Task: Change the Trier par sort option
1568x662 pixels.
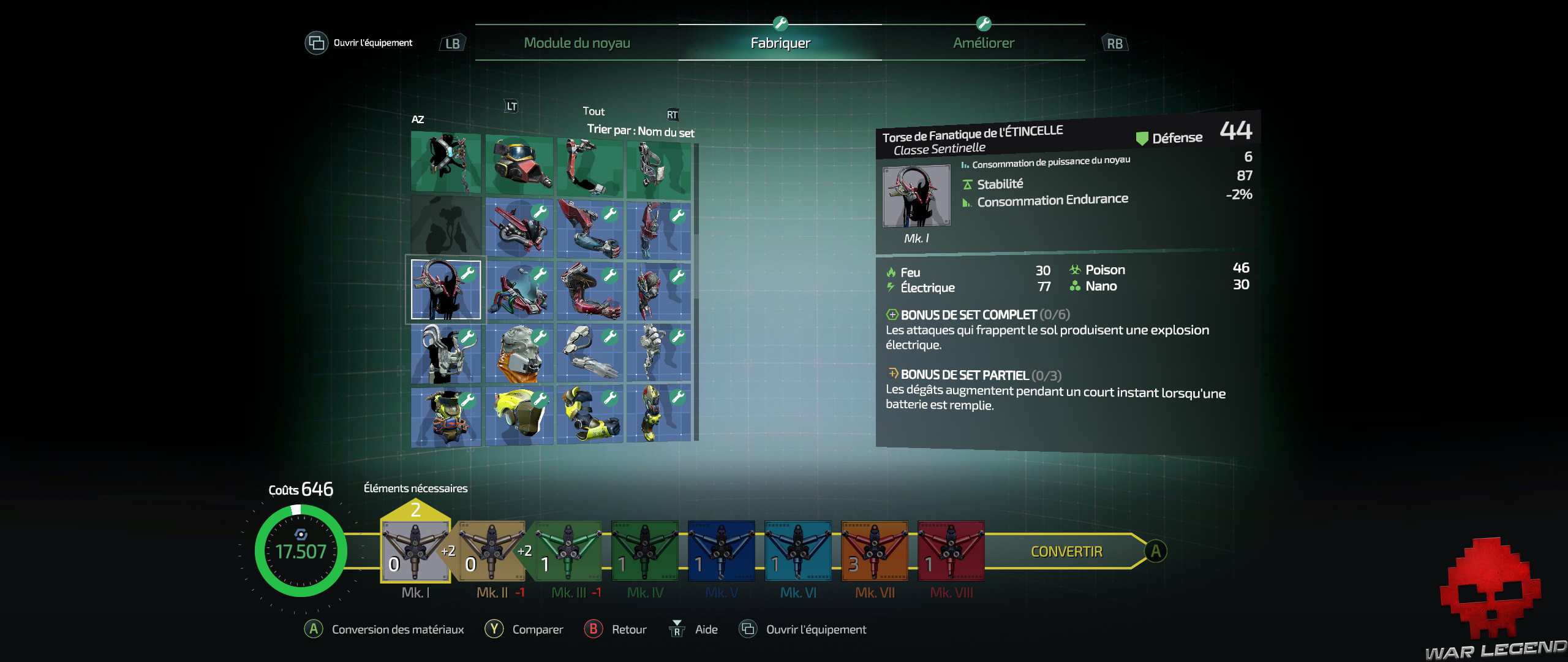Action: coord(640,131)
